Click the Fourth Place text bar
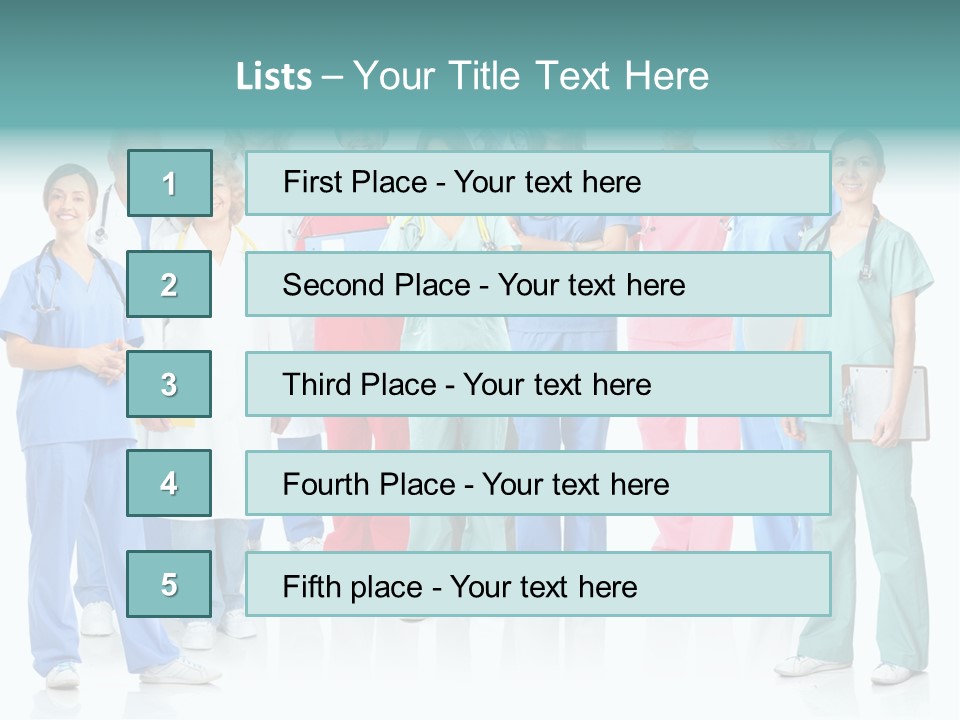Screen dimensions: 960x720 pos(538,483)
